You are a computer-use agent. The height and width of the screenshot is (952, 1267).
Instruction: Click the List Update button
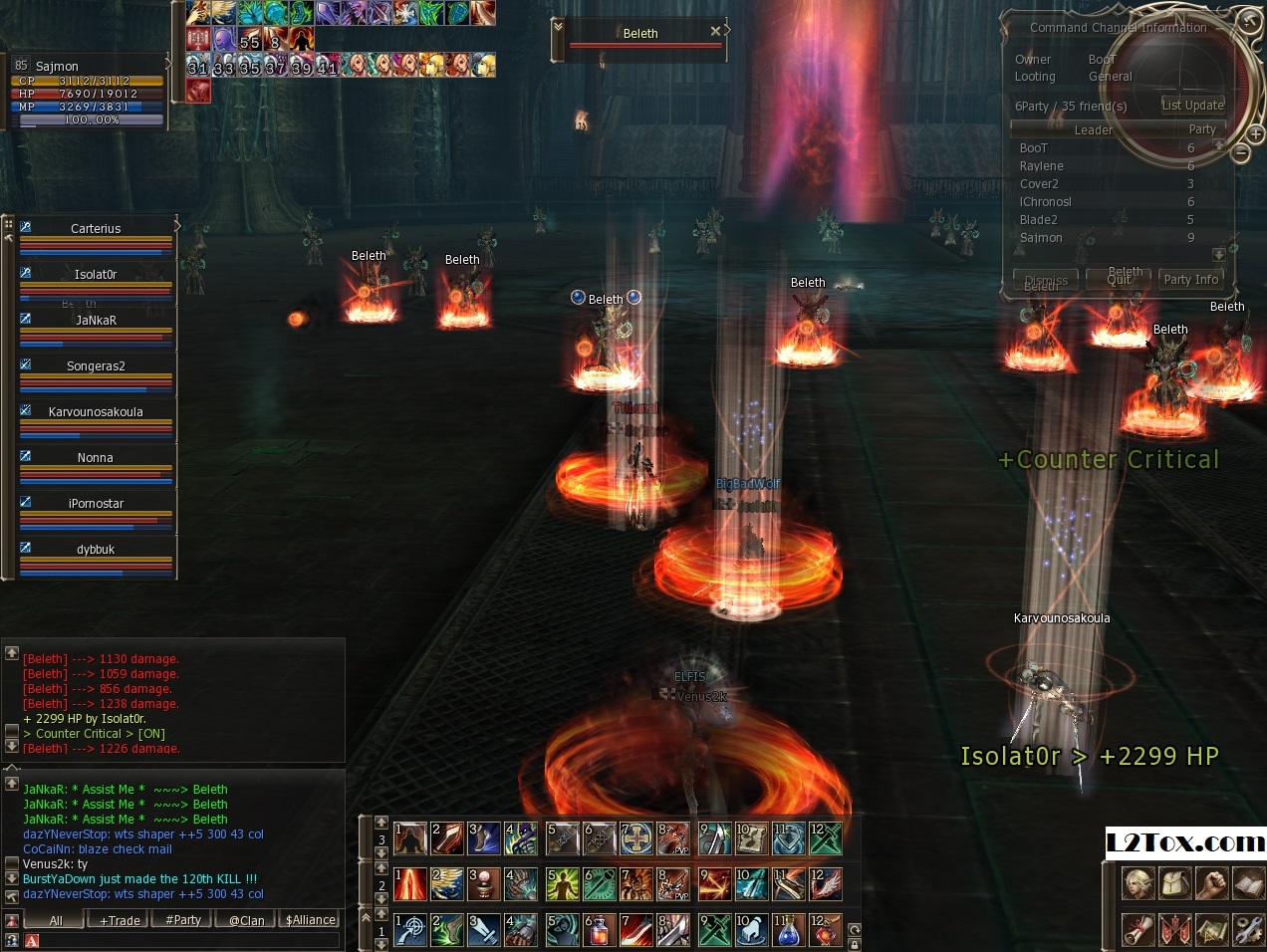pos(1192,106)
